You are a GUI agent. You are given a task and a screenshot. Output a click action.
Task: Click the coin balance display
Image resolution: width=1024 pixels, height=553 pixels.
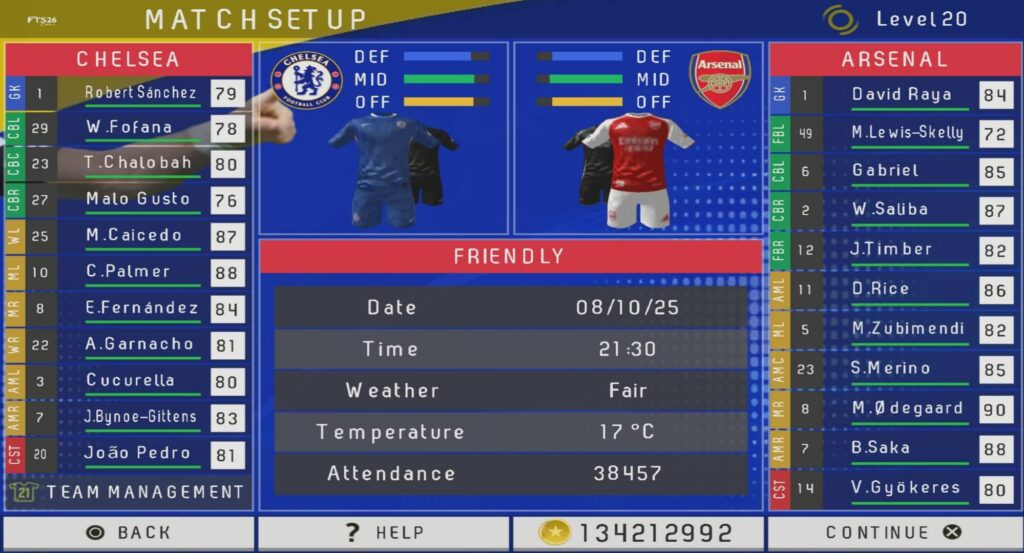click(638, 533)
